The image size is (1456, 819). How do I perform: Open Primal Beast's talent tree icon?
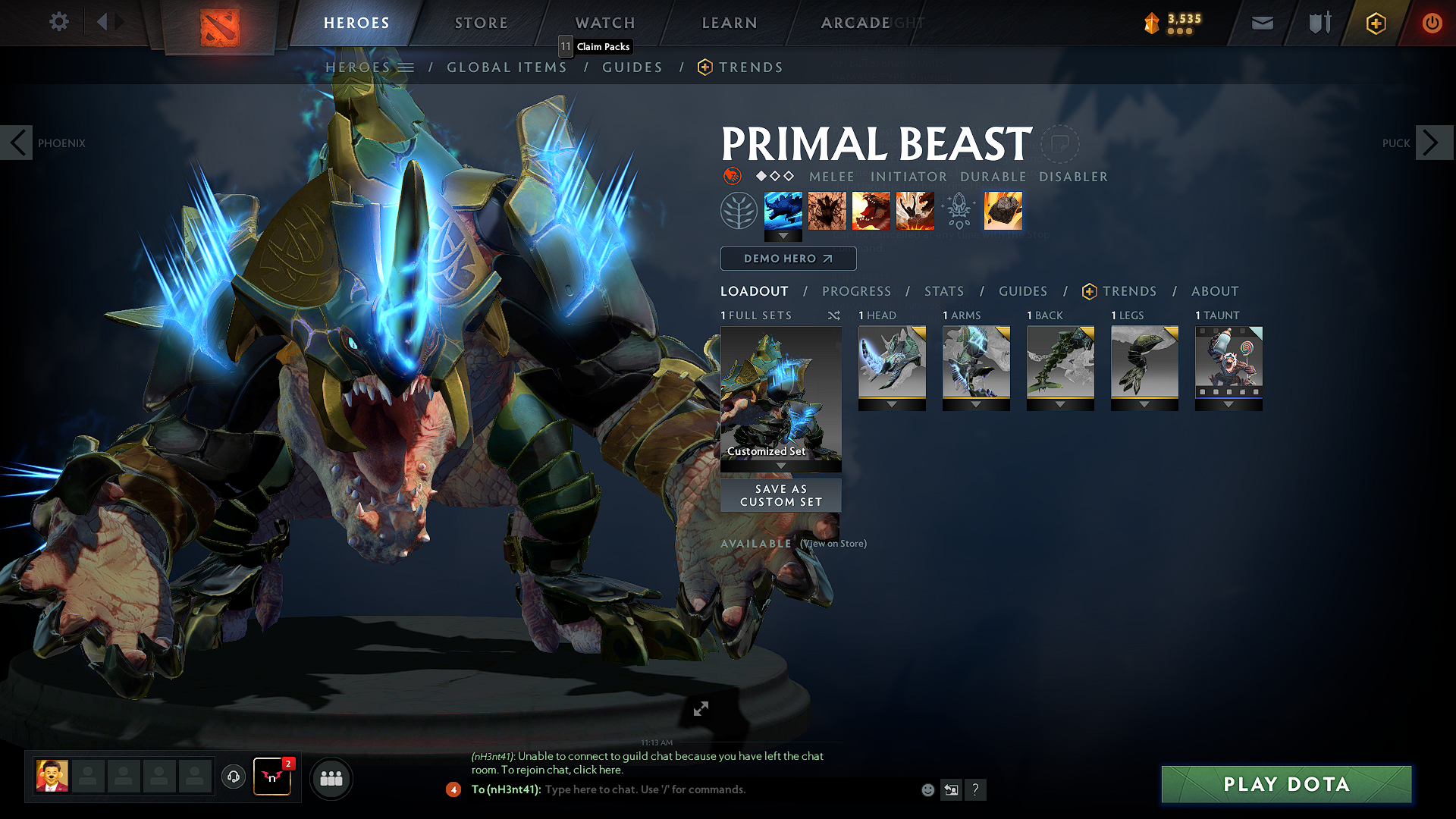[739, 210]
